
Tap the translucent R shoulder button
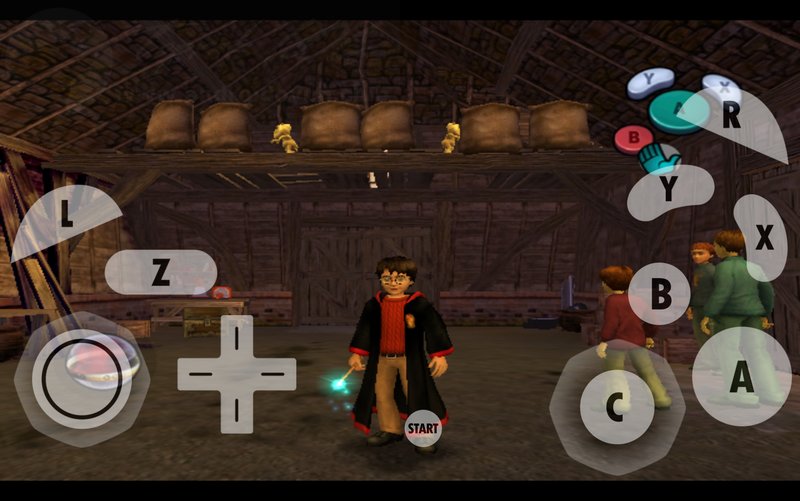point(733,120)
